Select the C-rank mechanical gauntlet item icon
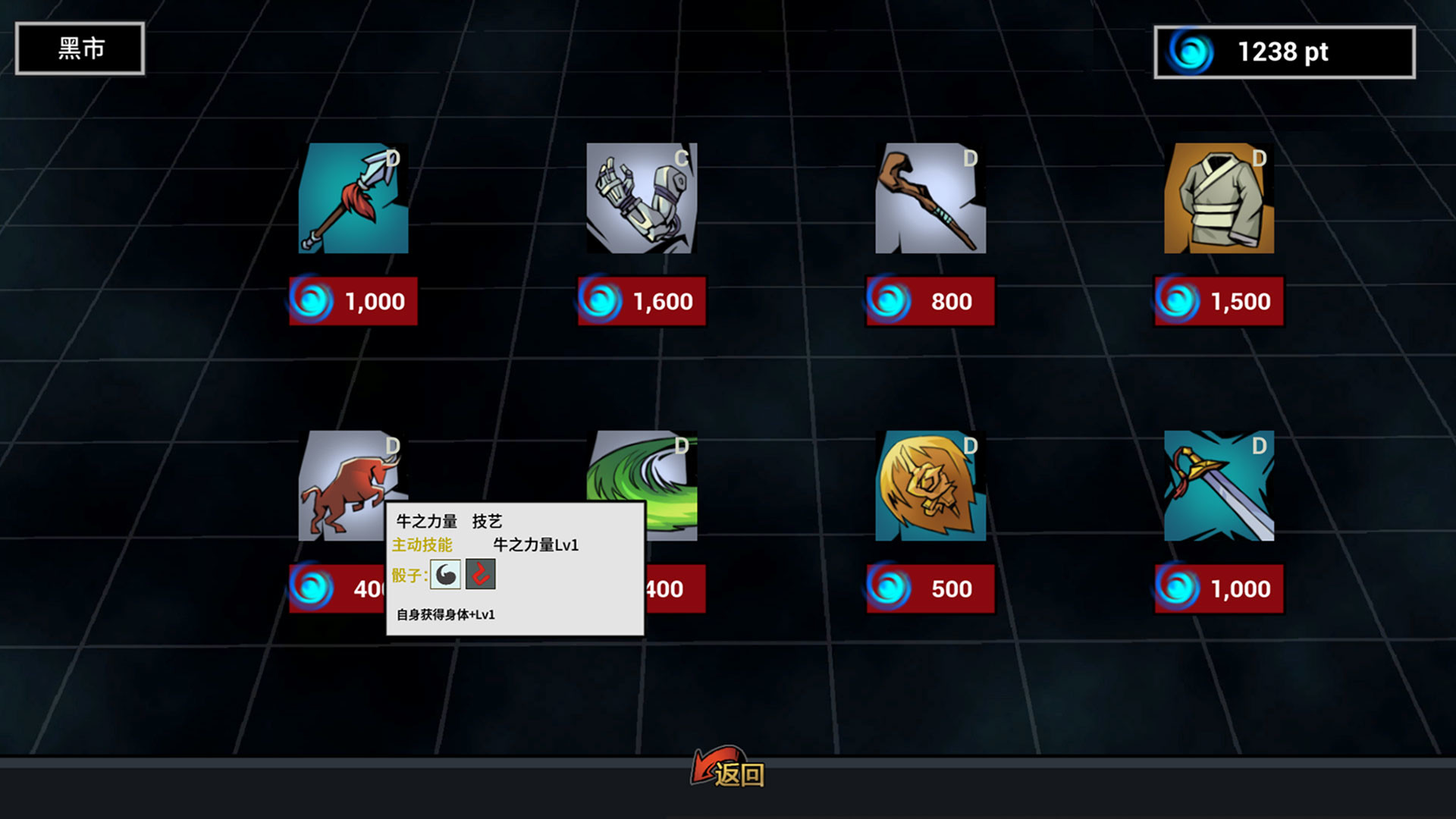 642,199
